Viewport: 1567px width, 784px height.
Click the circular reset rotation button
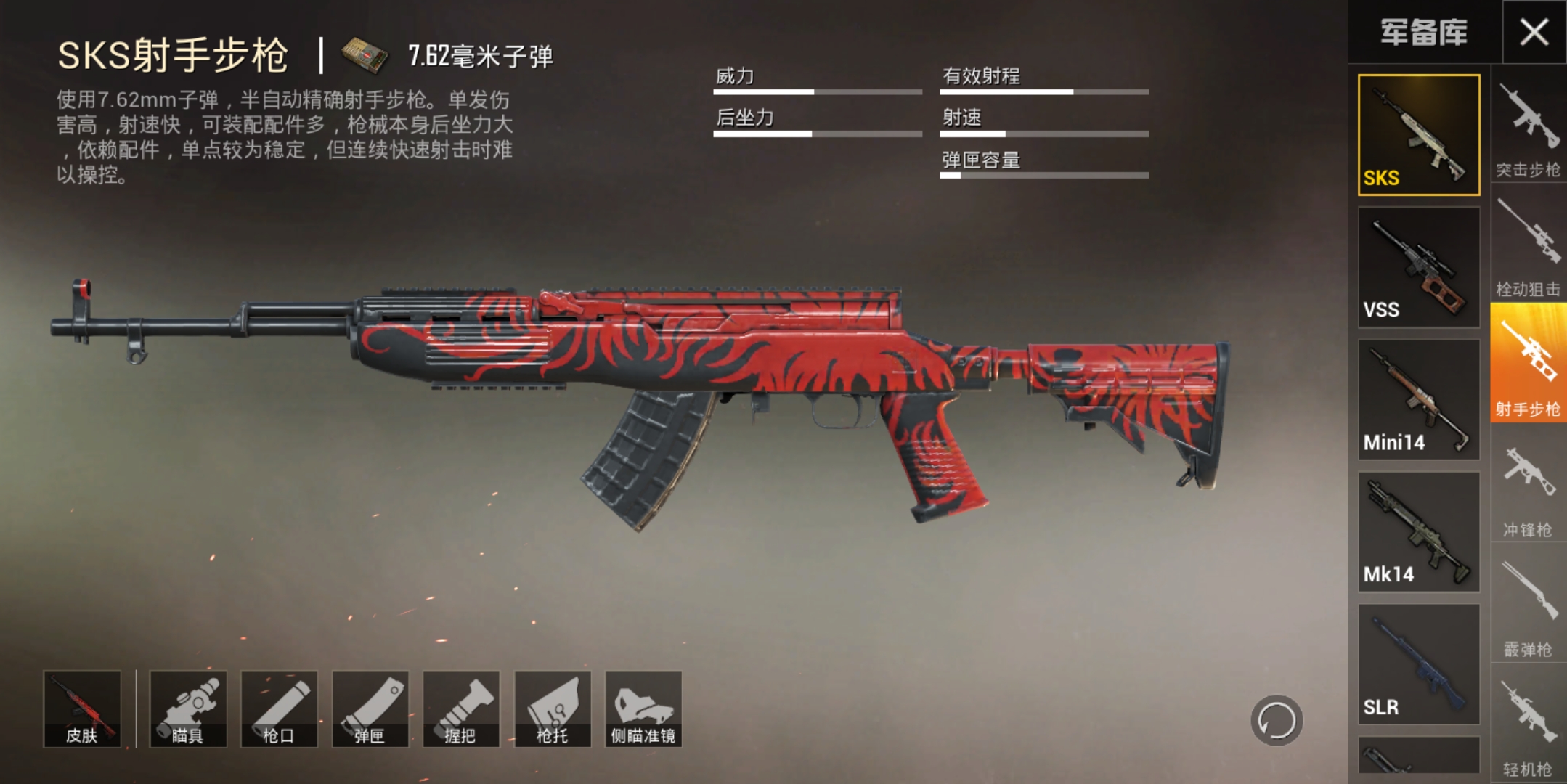tap(1276, 721)
